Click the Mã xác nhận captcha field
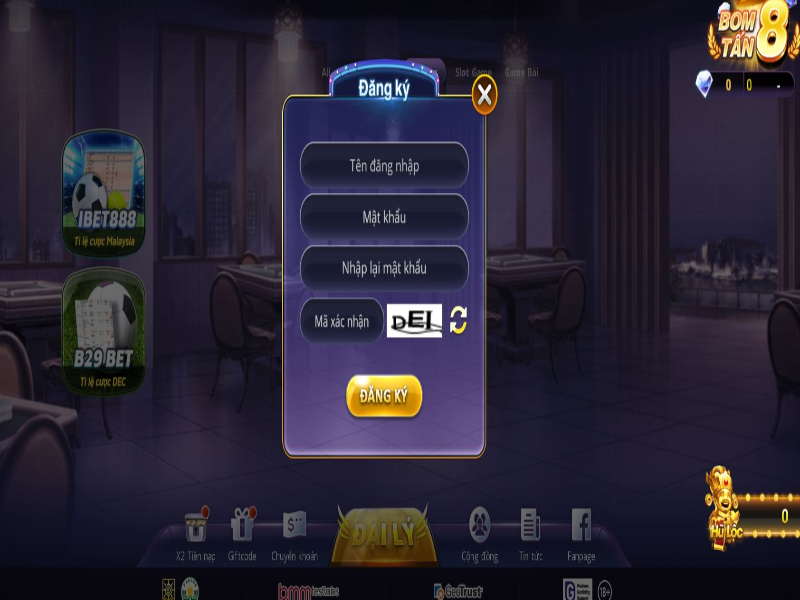Viewport: 800px width, 600px height. coord(342,321)
